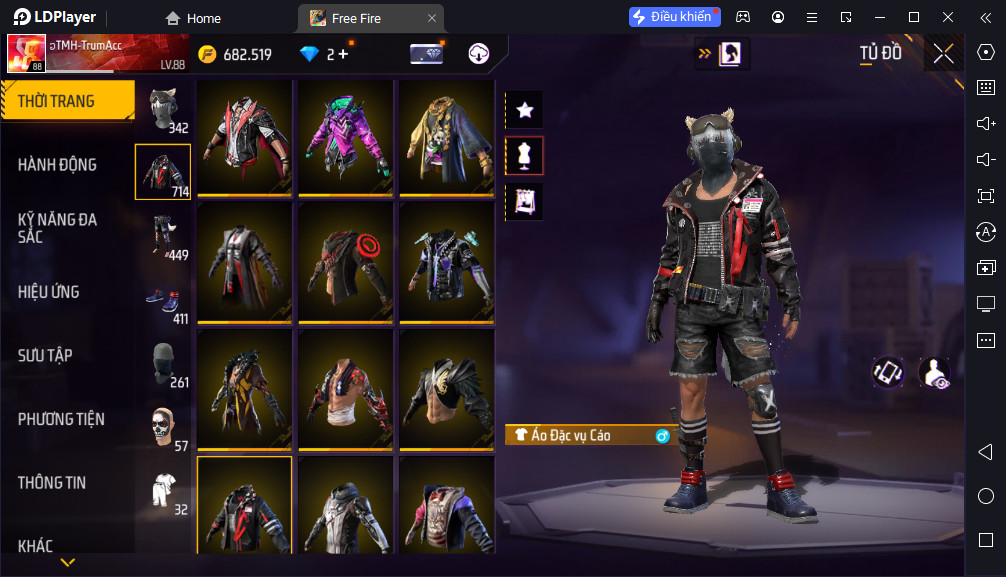1006x577 pixels.
Task: Open the Hành Động category
Action: click(x=58, y=165)
